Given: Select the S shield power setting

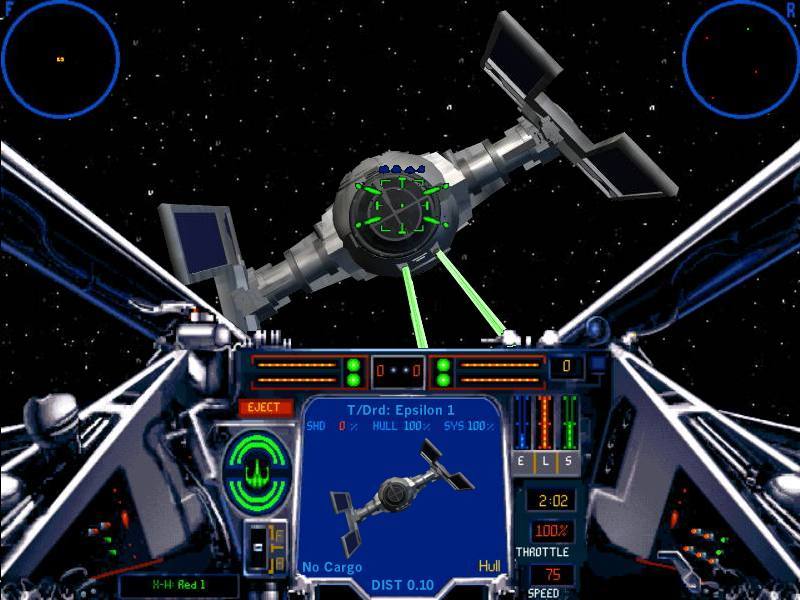Looking at the screenshot, I should point(569,461).
